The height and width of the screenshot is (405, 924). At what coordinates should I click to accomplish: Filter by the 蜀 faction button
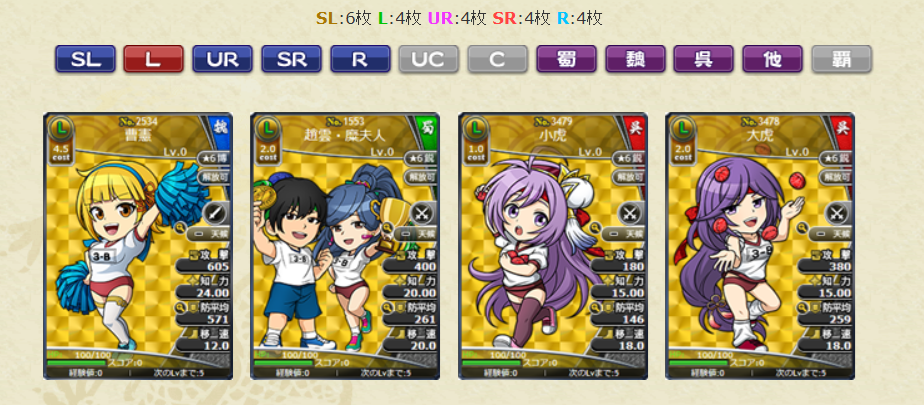click(566, 59)
